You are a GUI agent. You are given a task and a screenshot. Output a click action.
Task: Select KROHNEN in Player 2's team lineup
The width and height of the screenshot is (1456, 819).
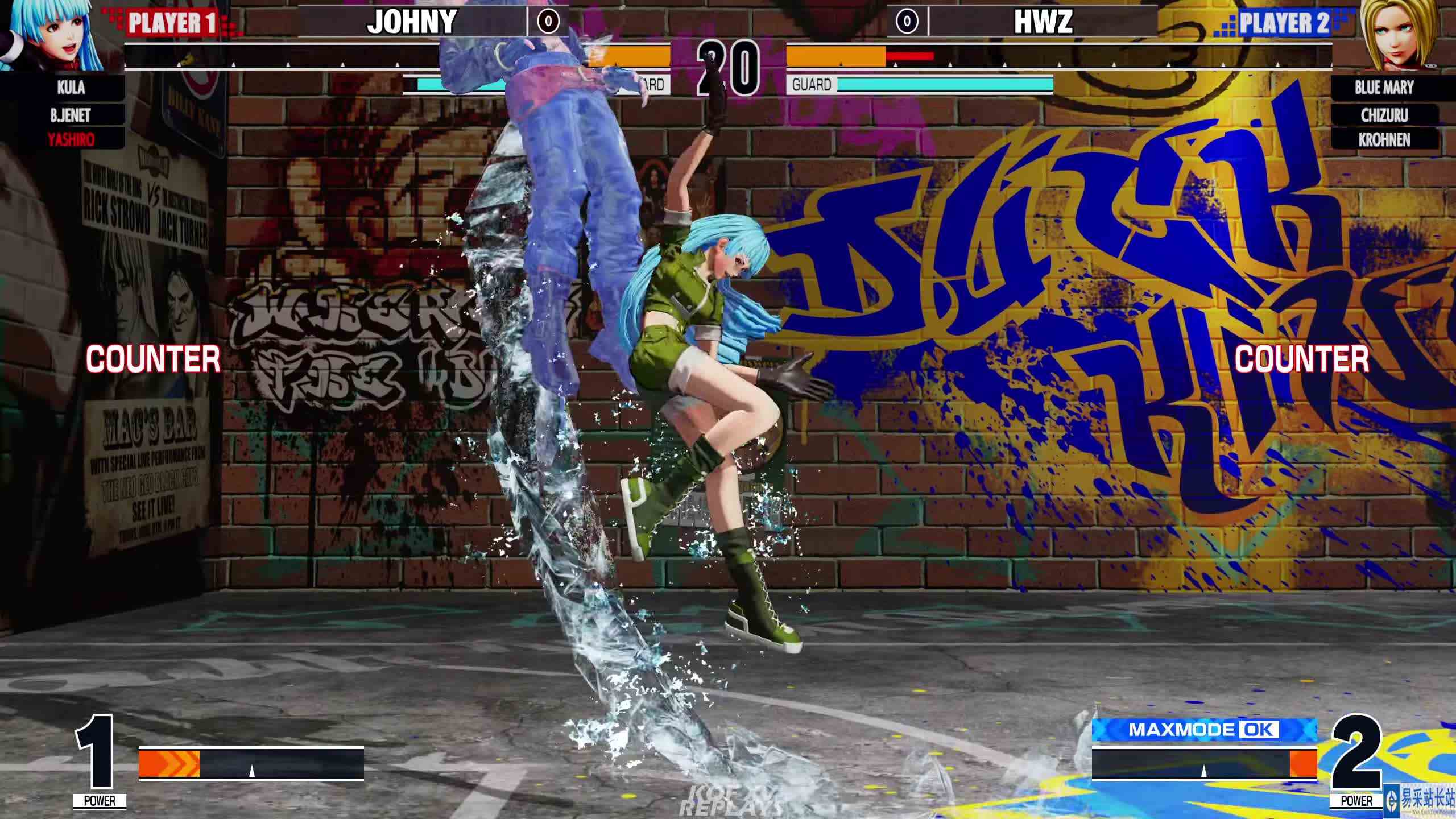click(1383, 140)
